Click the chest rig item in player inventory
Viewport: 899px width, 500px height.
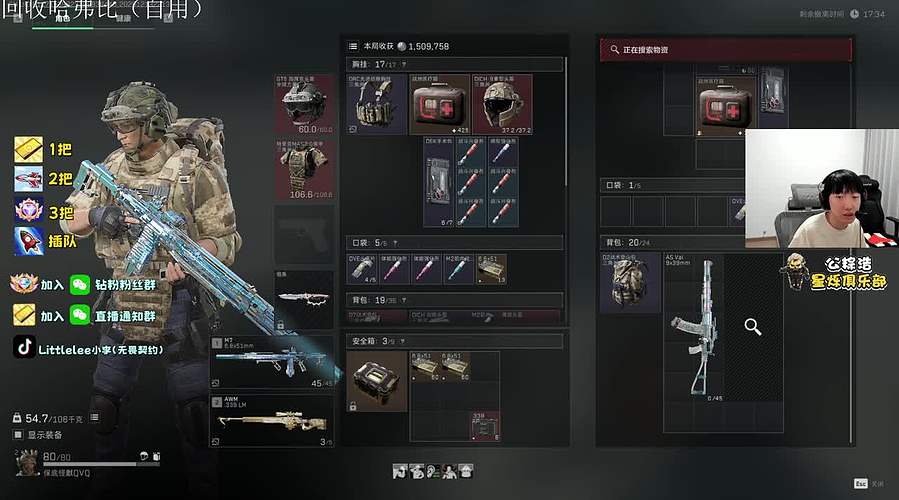(x=375, y=104)
